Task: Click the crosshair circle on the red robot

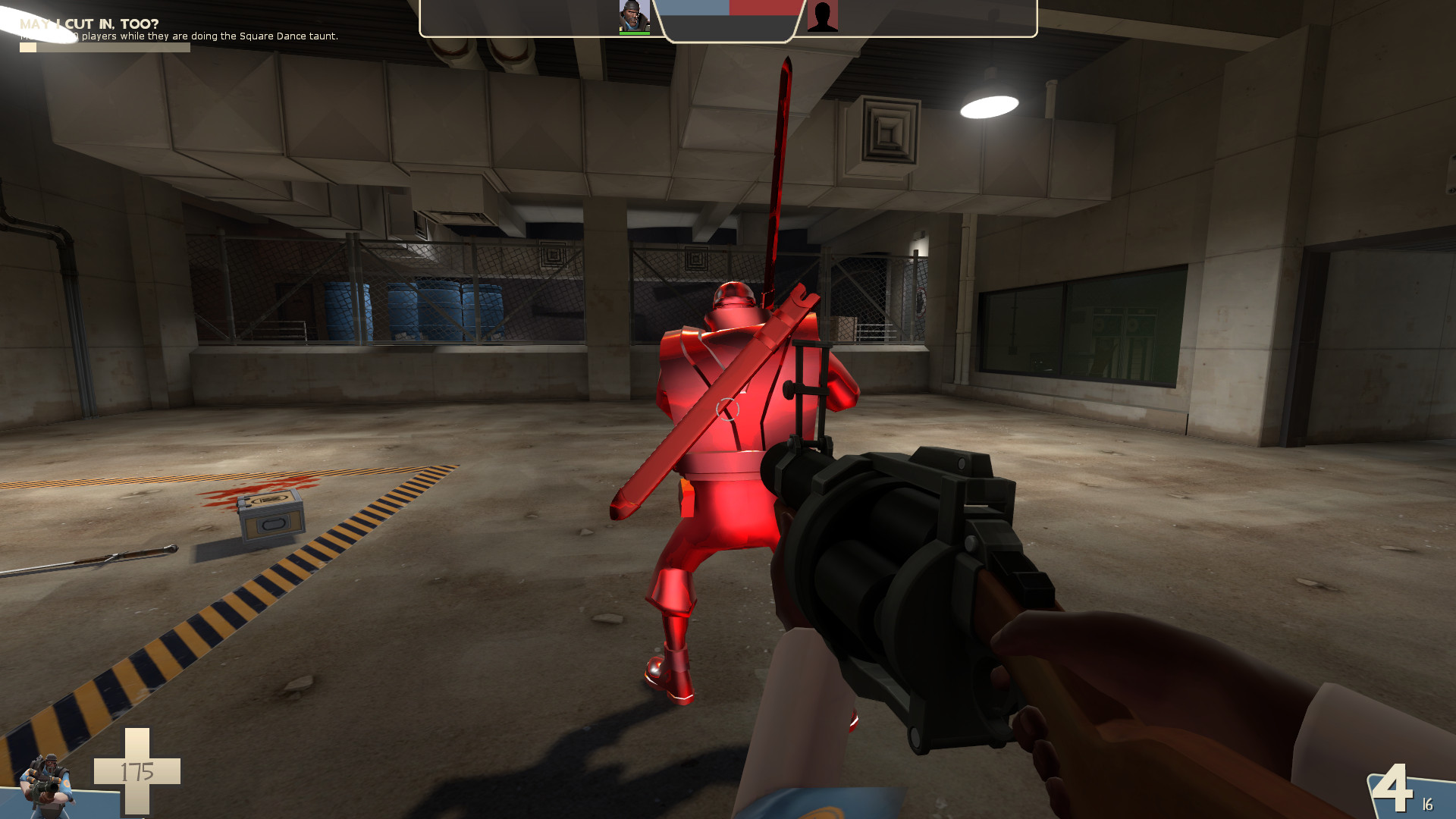Action: (726, 409)
